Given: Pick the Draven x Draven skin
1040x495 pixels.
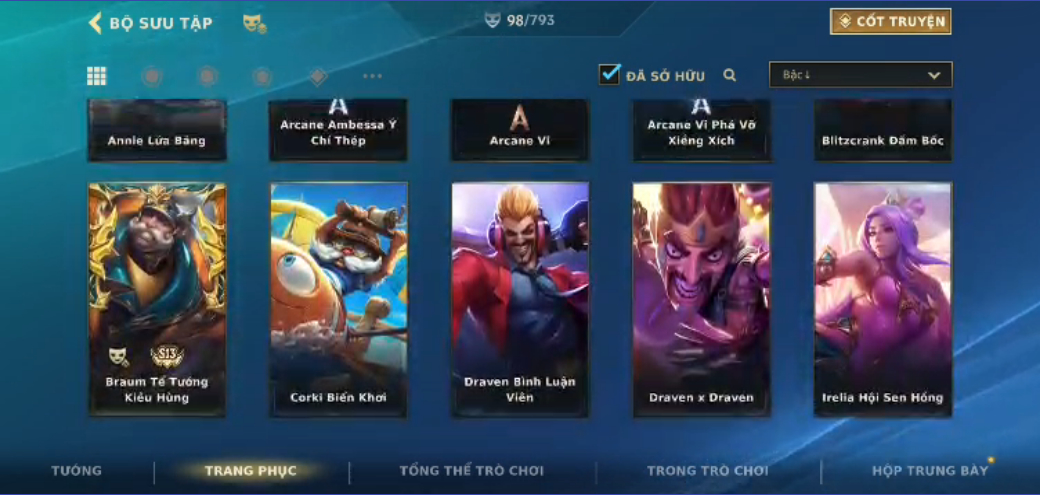Looking at the screenshot, I should (x=701, y=298).
